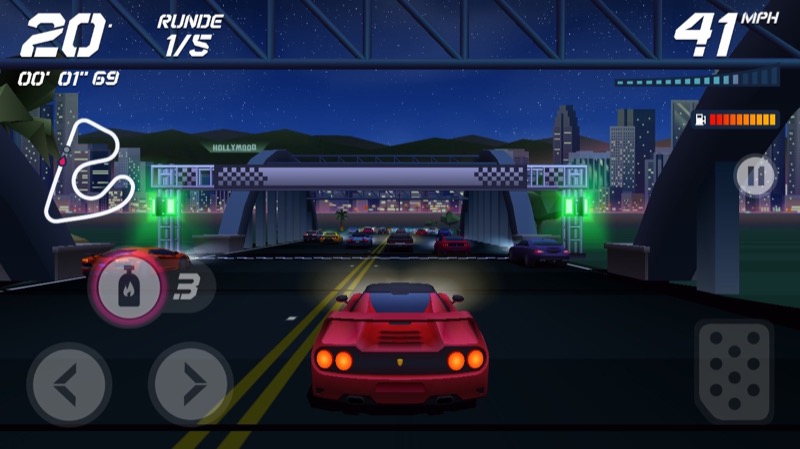Click the track layout minimap
The width and height of the screenshot is (800, 449).
[89, 169]
